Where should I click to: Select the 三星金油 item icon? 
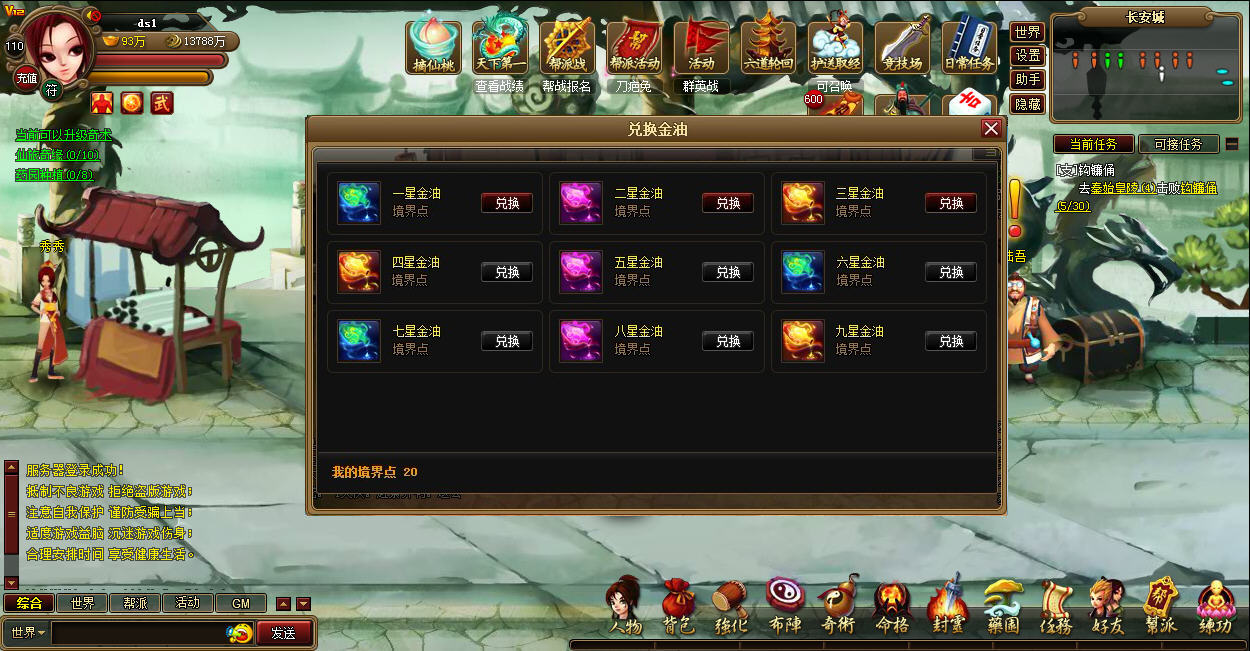(802, 203)
